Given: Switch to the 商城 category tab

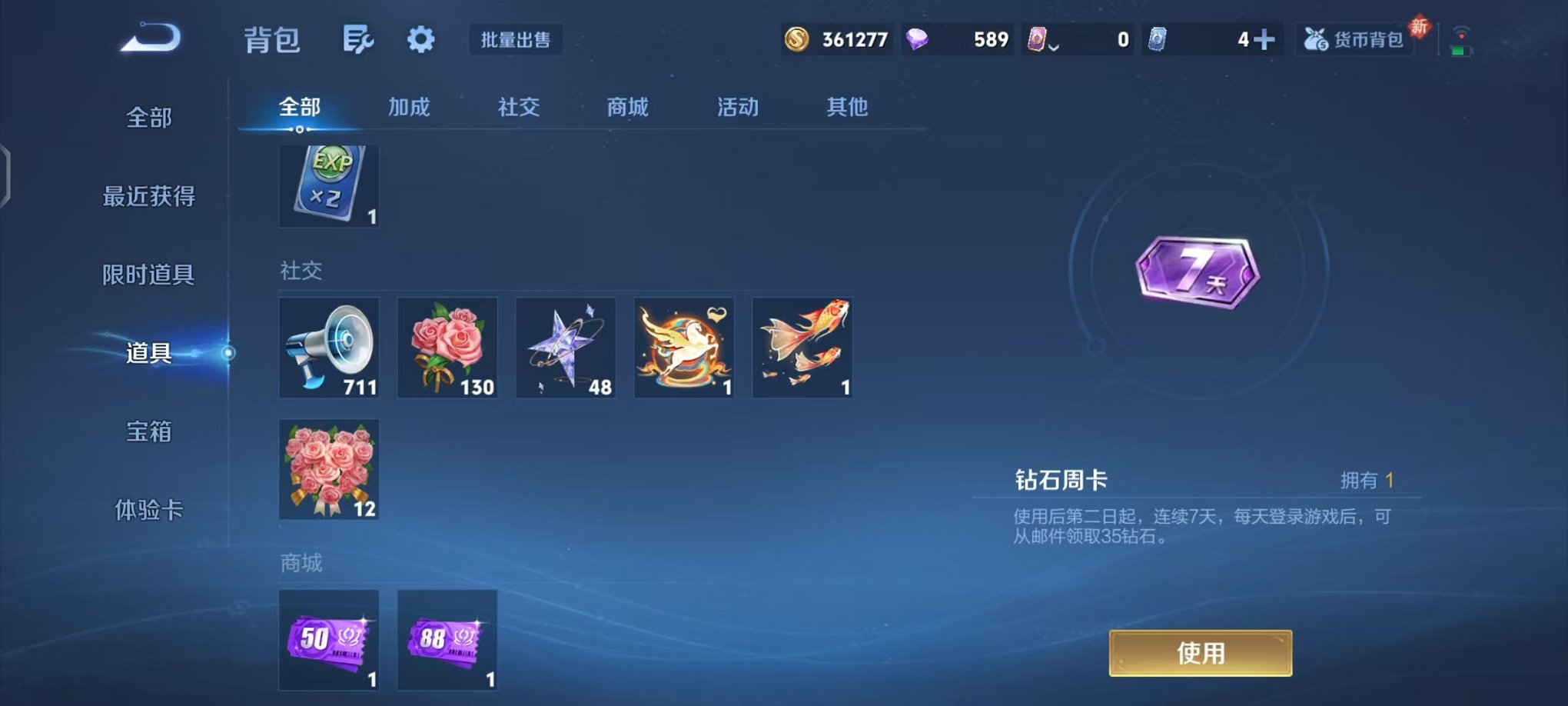Looking at the screenshot, I should (627, 108).
